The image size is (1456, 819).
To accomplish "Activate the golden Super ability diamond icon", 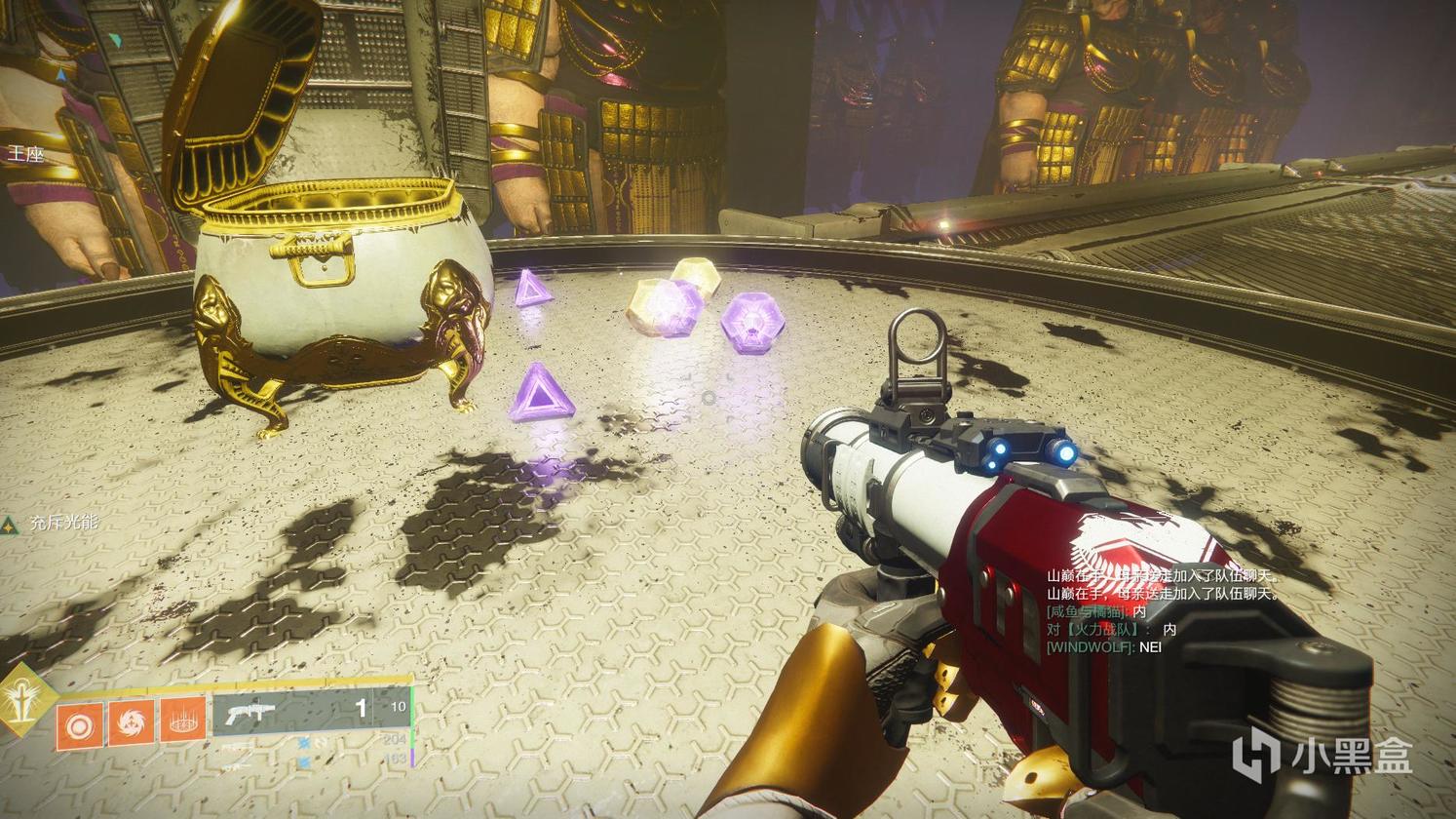I will 20,700.
